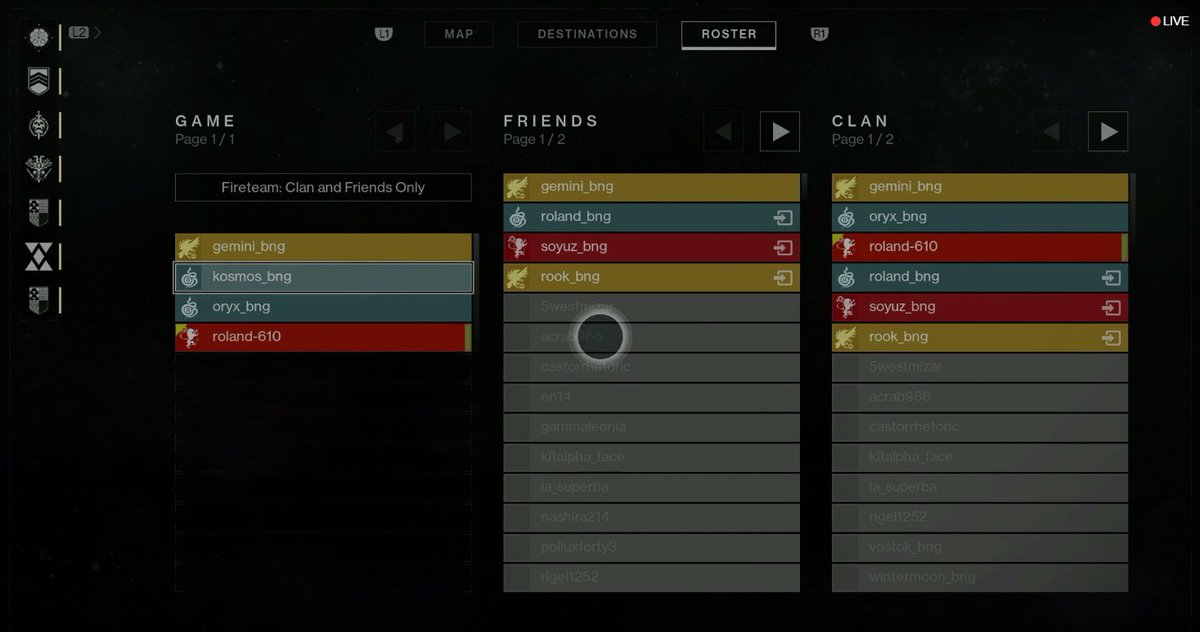Image resolution: width=1200 pixels, height=632 pixels.
Task: Select oryx_bng in the Game list
Action: [x=323, y=307]
